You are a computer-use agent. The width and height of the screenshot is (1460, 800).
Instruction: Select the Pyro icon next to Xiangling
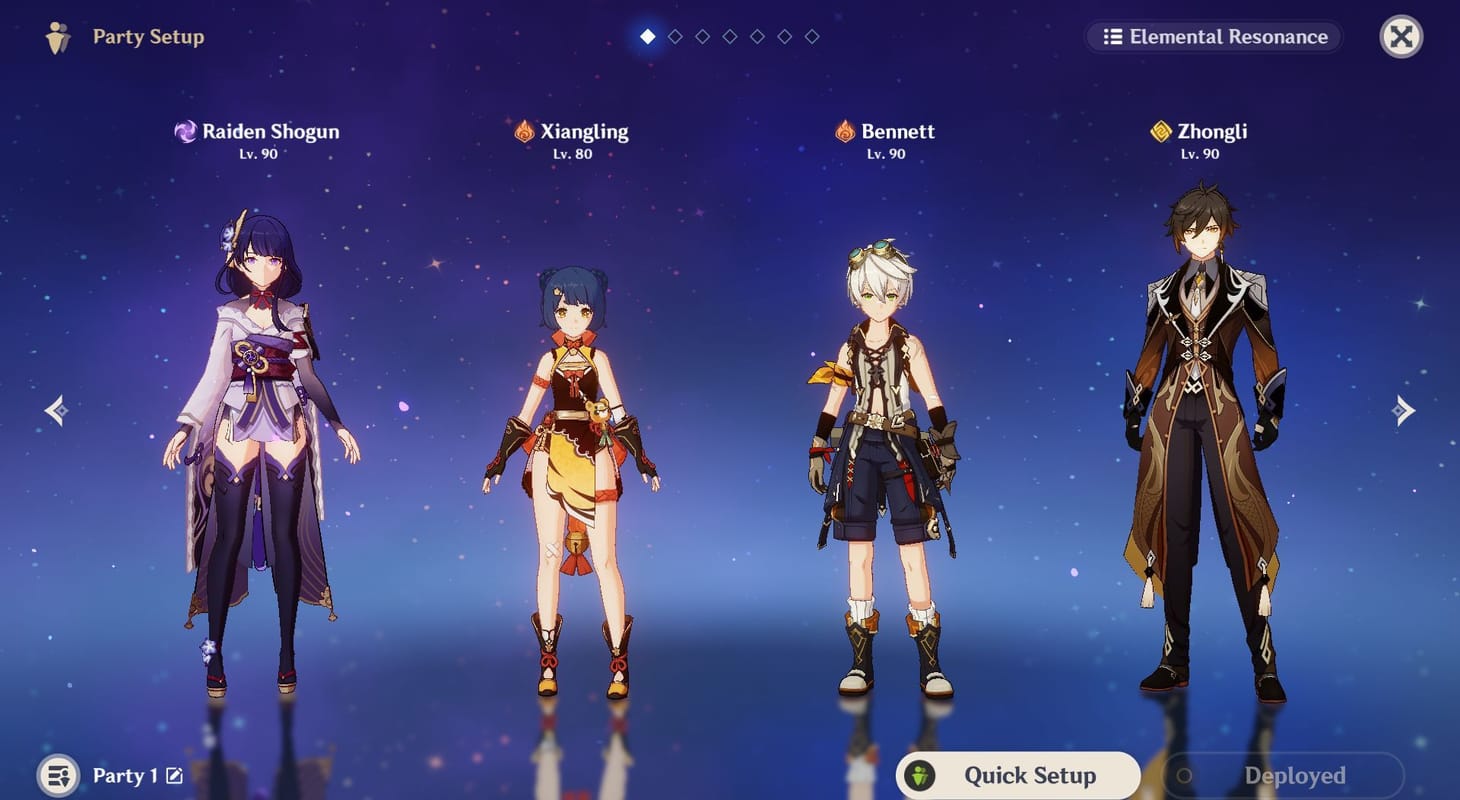524,131
